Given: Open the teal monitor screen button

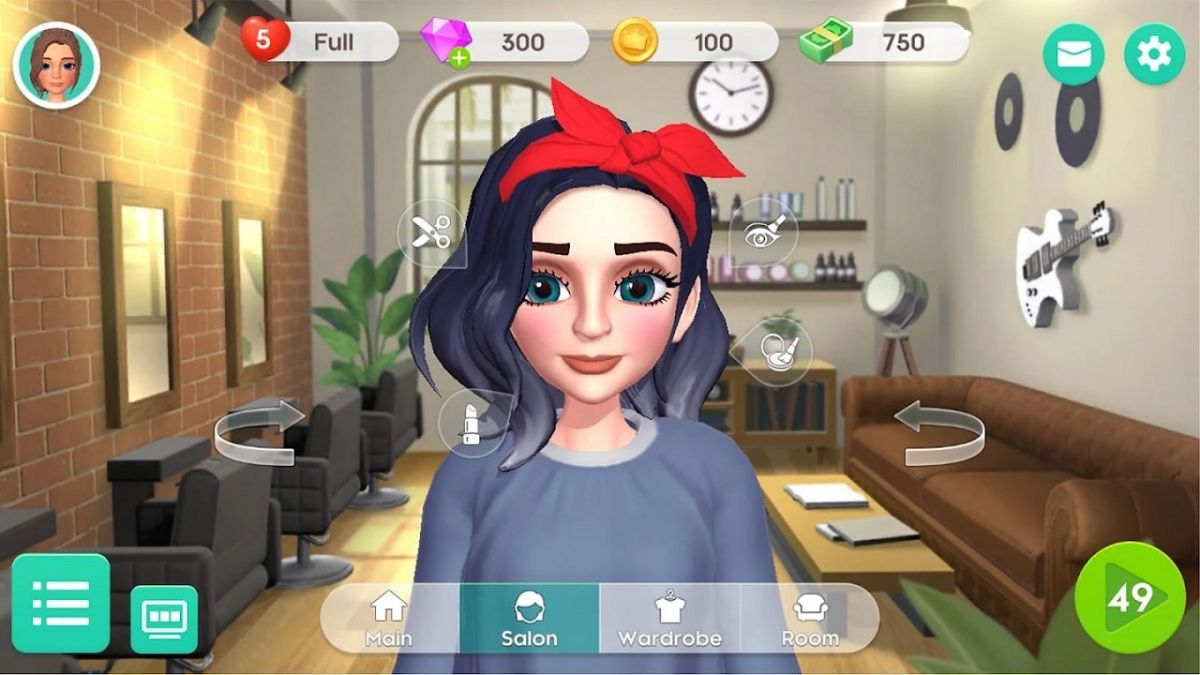Looking at the screenshot, I should [164, 619].
